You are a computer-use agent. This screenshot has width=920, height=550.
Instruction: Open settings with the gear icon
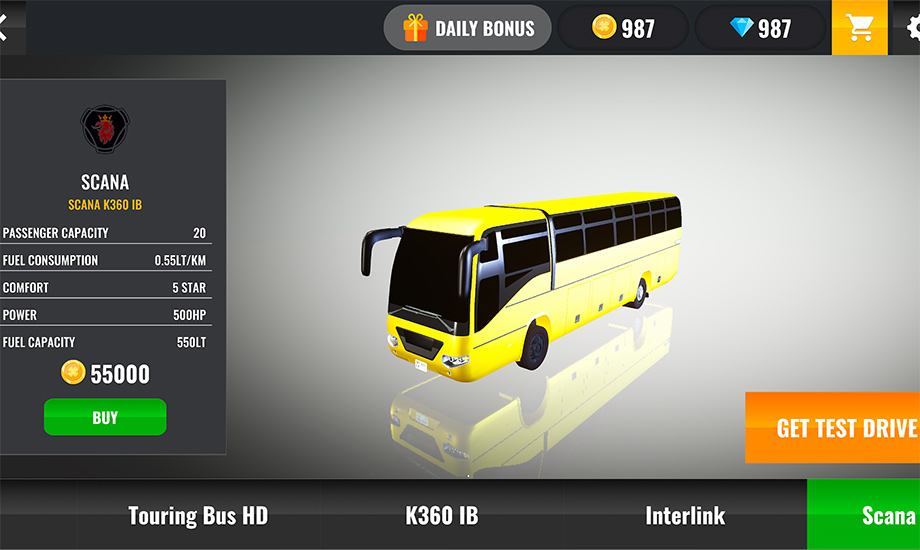(x=912, y=28)
